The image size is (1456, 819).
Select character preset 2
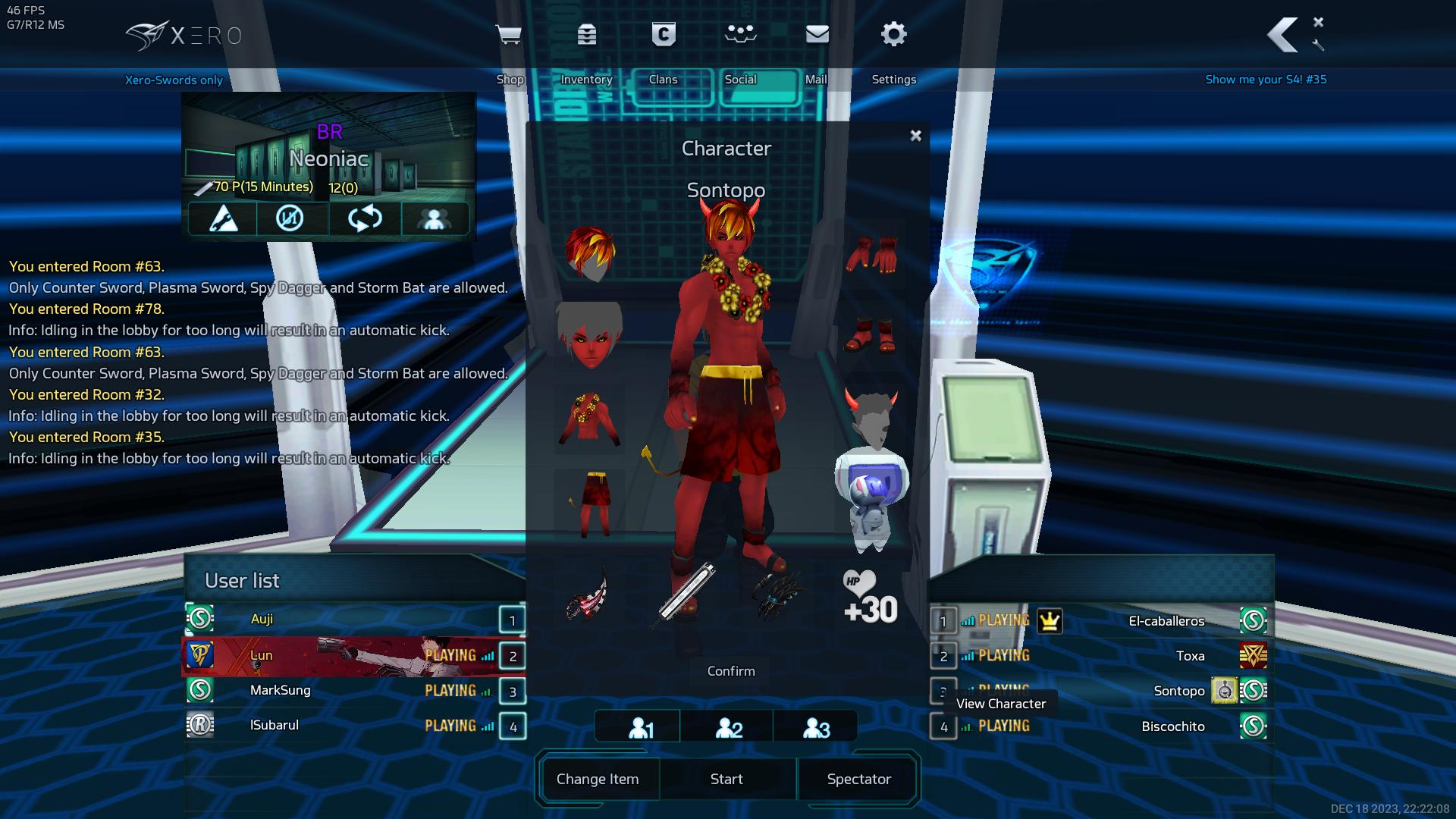coord(729,728)
